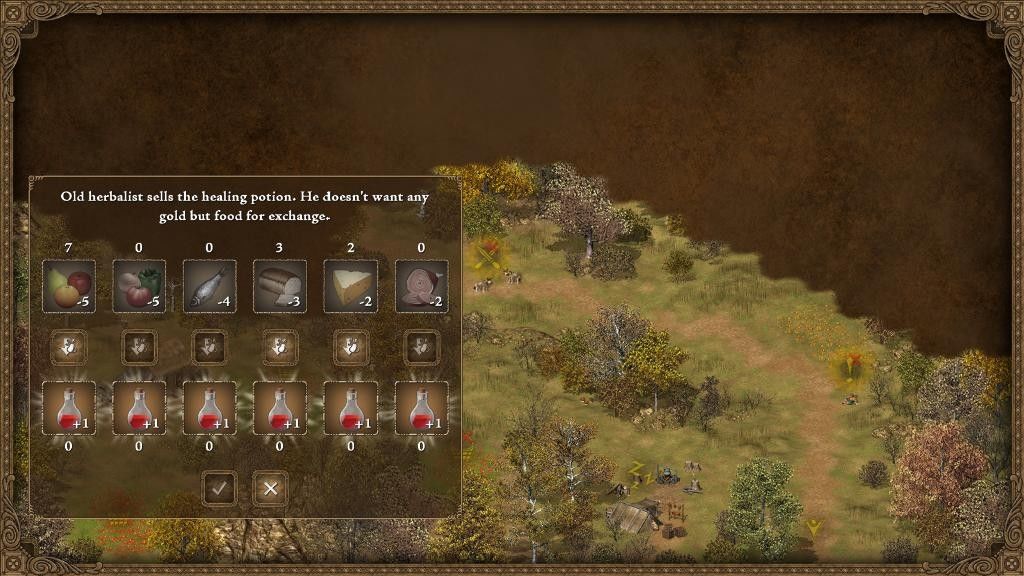This screenshot has height=576, width=1024.
Task: Pick the fish food item
Action: coord(209,286)
